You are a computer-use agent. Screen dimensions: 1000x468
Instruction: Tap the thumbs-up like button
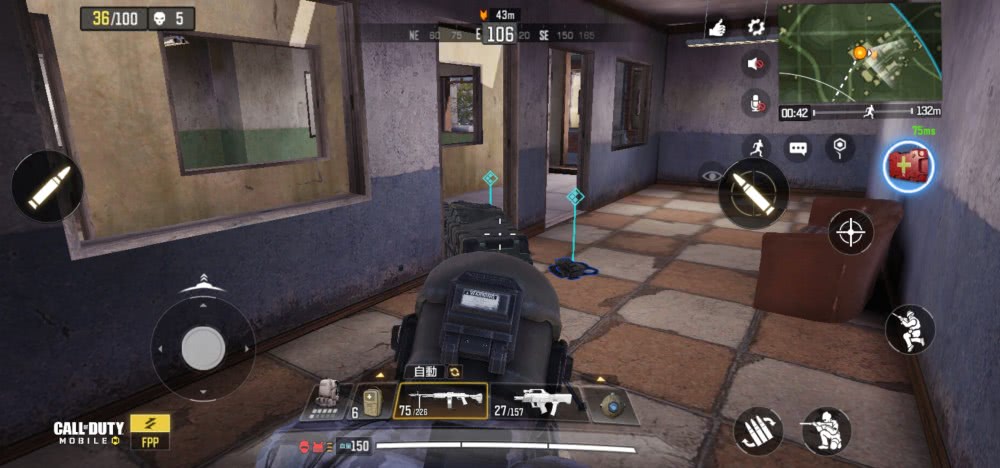[717, 28]
